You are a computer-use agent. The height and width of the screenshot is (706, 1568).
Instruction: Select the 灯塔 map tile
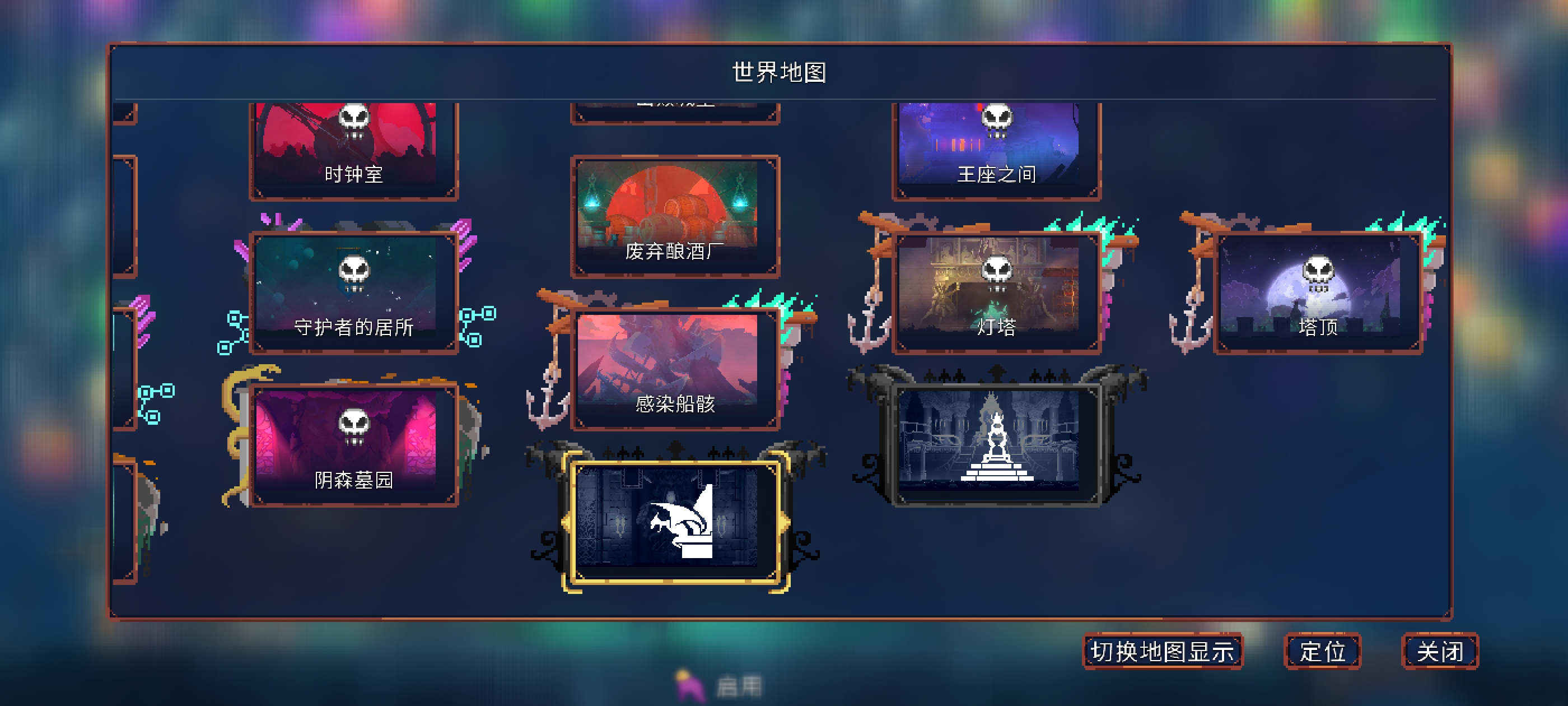(x=996, y=292)
